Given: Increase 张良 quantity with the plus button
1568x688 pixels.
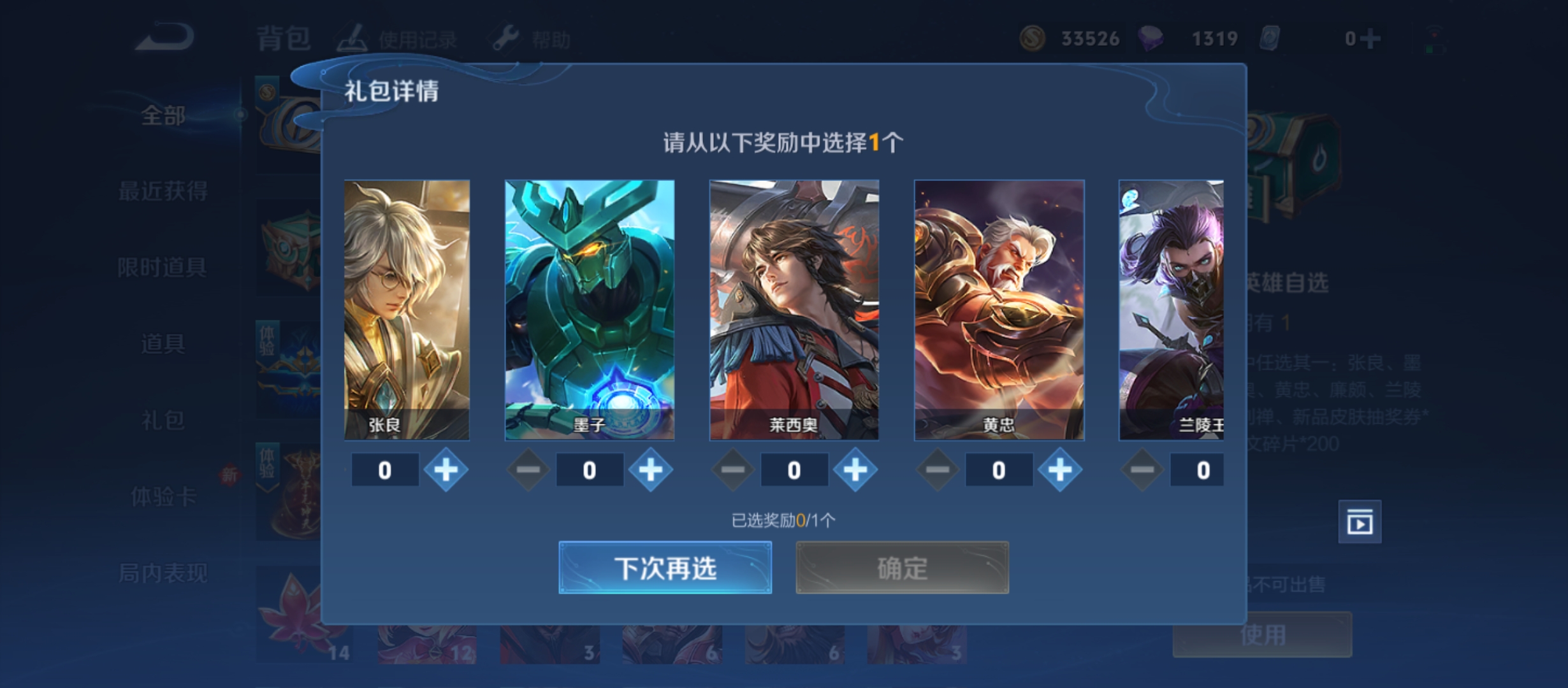Looking at the screenshot, I should (446, 470).
